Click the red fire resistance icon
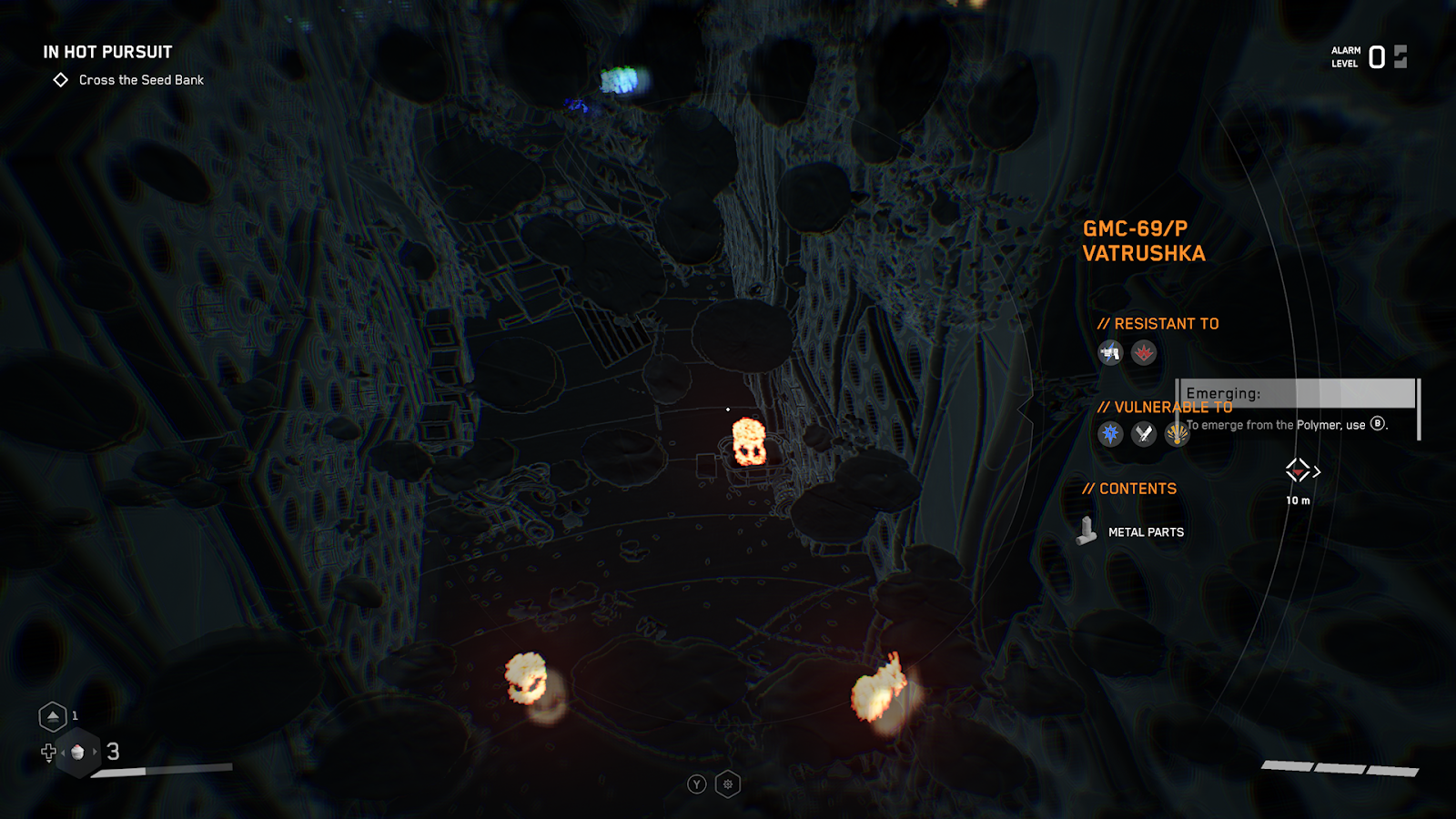This screenshot has height=819, width=1456. (x=1144, y=352)
